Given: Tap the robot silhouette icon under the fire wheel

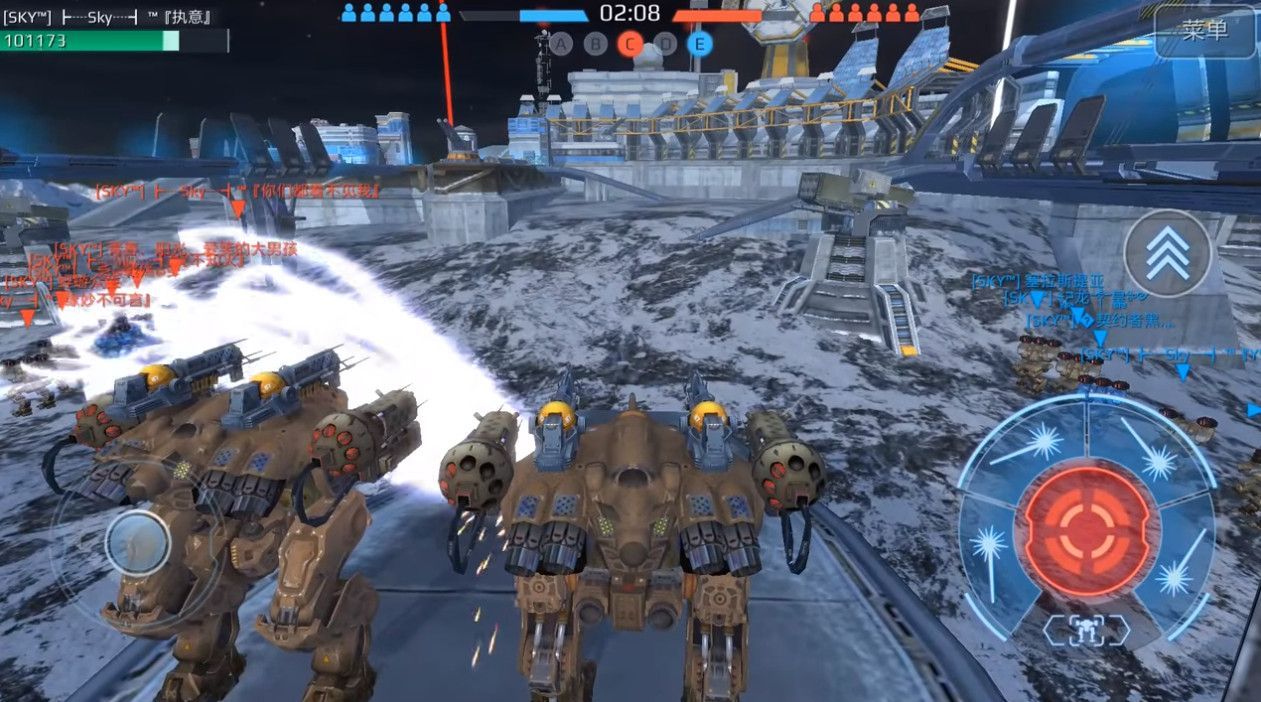Looking at the screenshot, I should point(1085,631).
